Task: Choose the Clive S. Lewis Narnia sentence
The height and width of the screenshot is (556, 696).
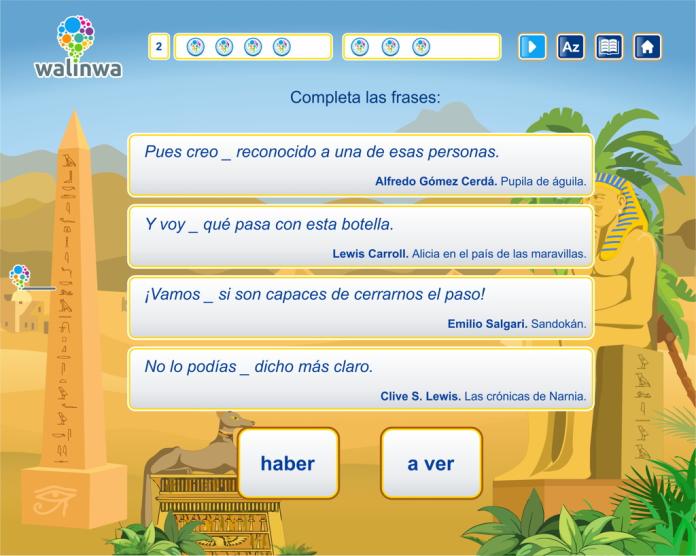Action: [360, 380]
